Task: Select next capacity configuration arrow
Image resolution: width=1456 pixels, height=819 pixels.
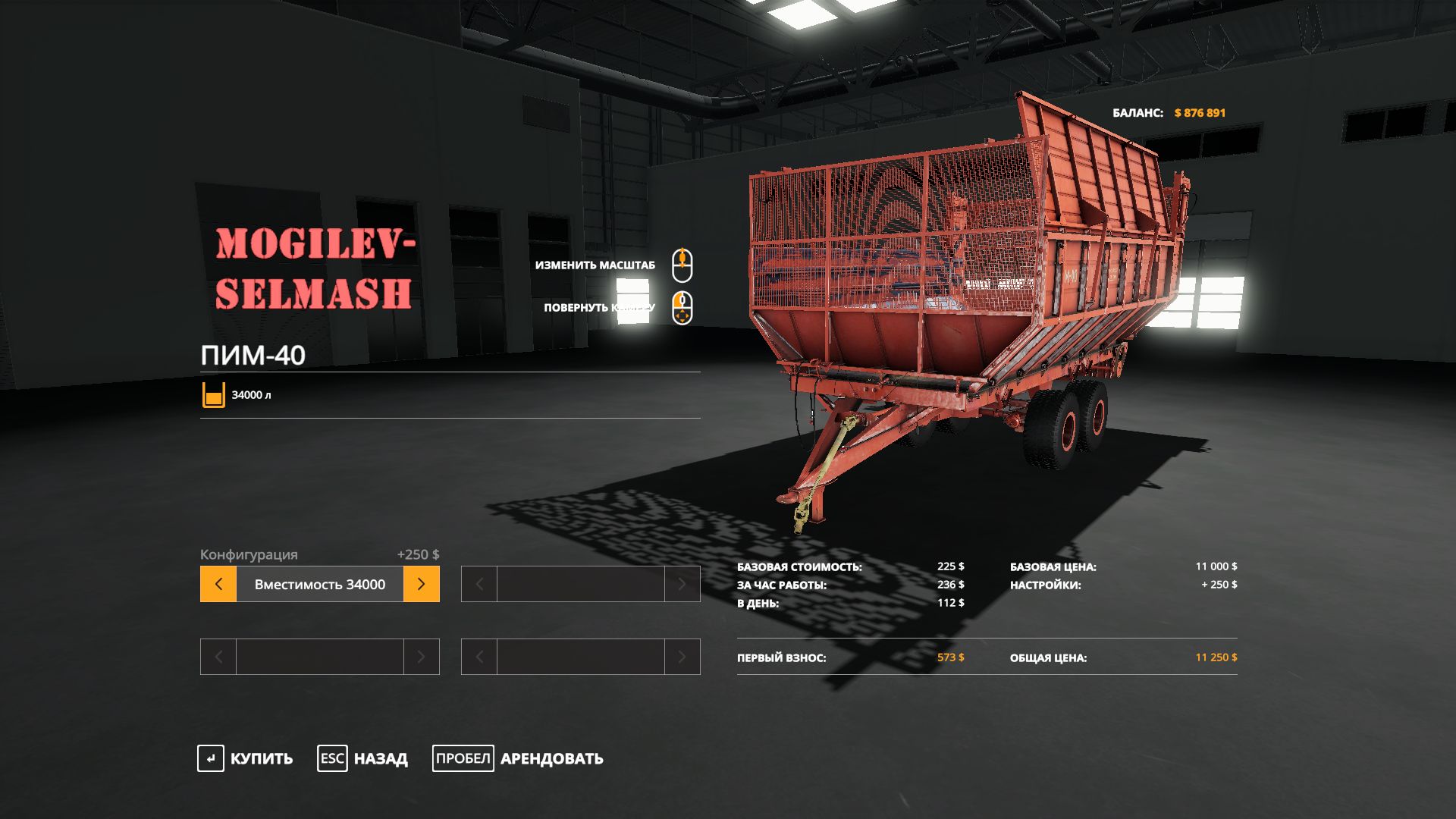Action: 422,584
